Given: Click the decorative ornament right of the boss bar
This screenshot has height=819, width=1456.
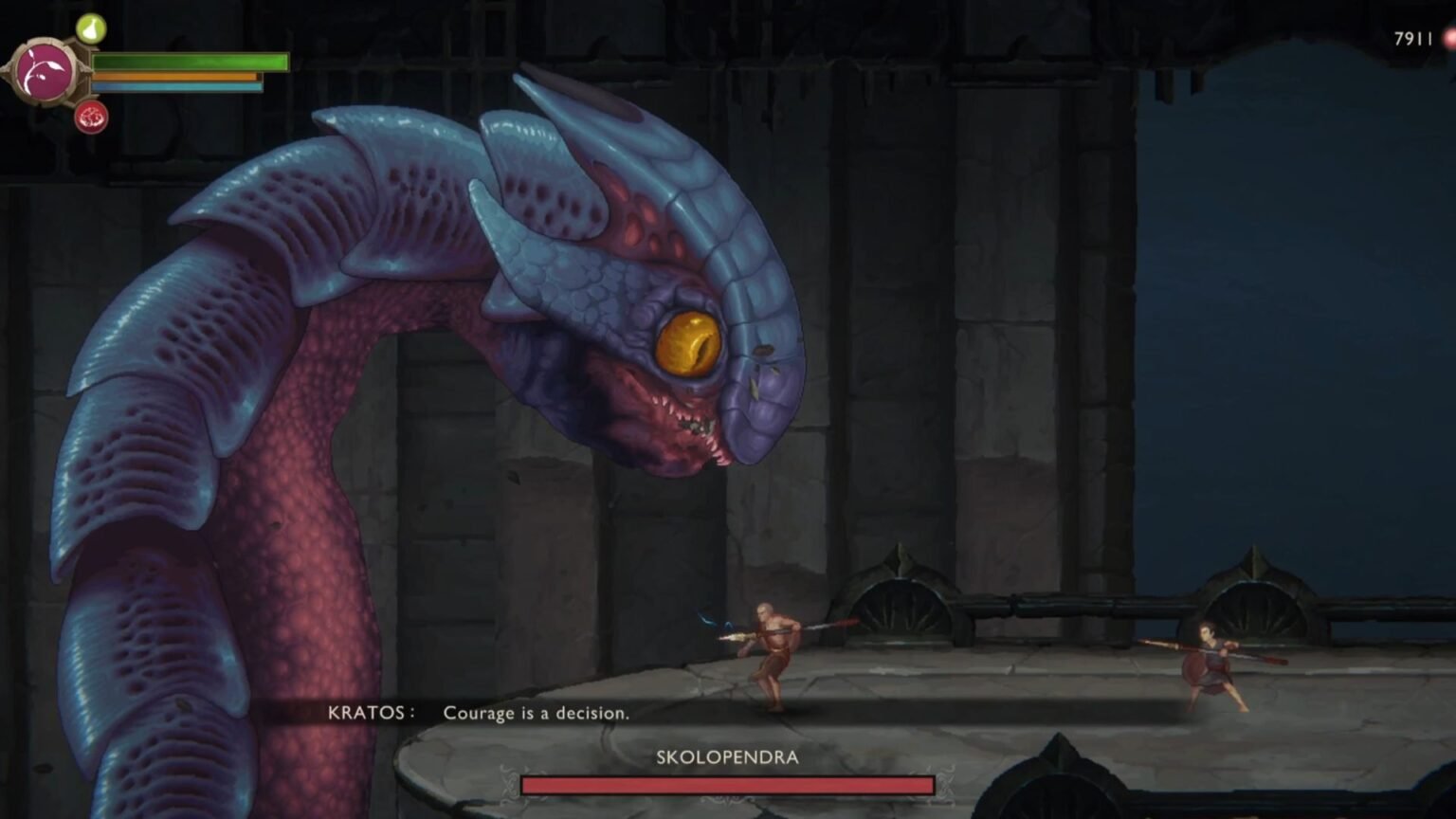Looking at the screenshot, I should tap(945, 787).
